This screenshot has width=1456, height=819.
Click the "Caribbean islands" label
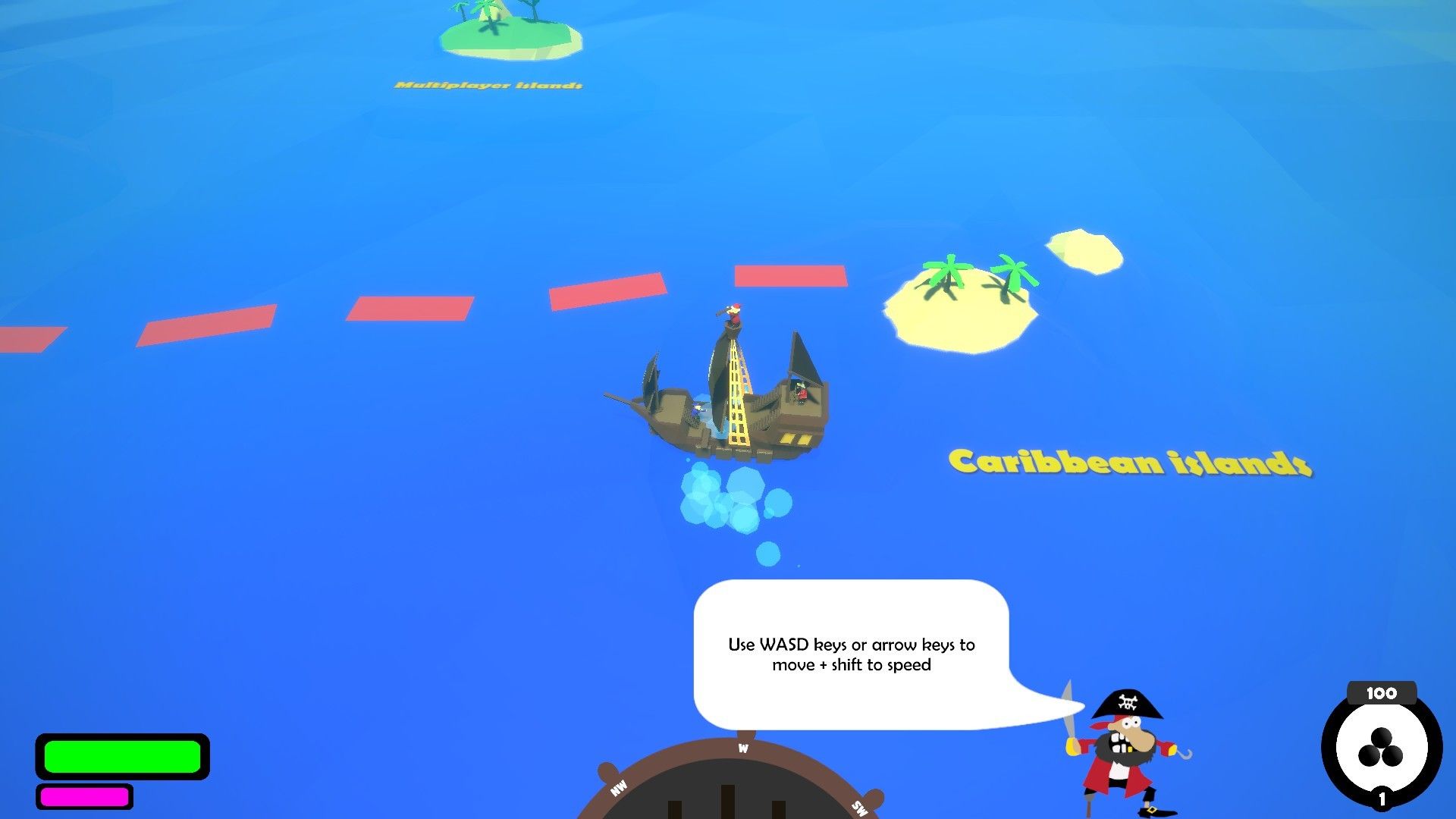(x=1128, y=461)
